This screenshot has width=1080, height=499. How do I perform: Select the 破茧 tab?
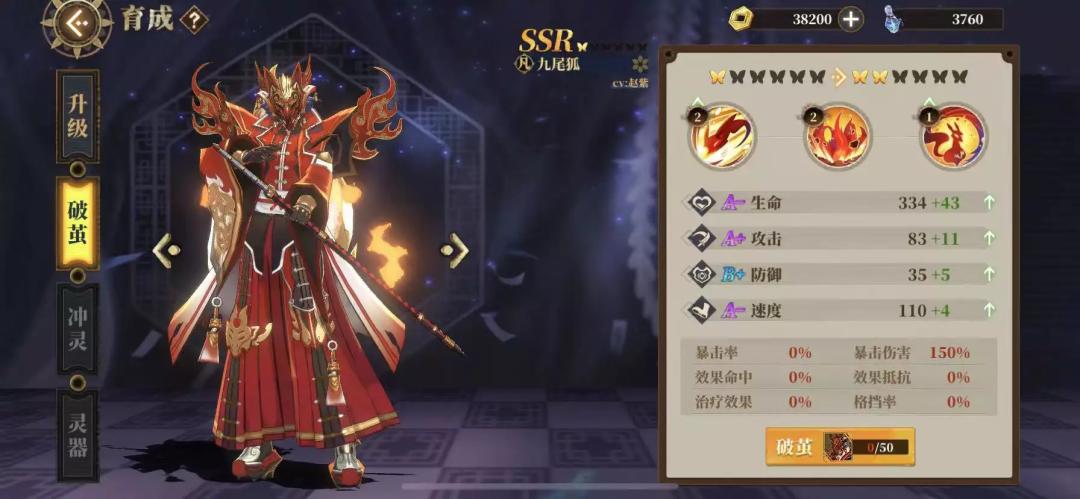78,224
